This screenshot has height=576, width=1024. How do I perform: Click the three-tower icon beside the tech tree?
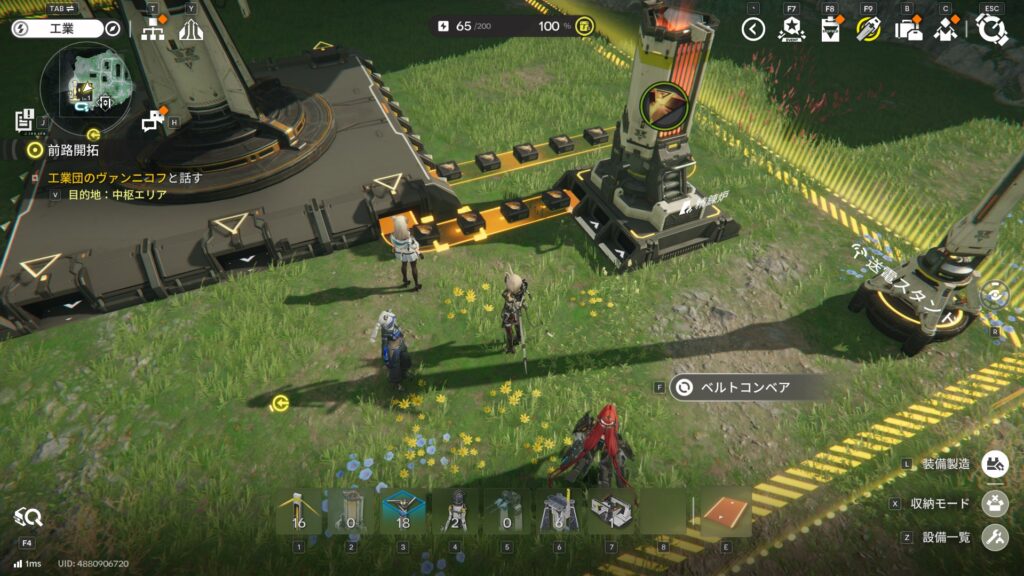(x=191, y=30)
